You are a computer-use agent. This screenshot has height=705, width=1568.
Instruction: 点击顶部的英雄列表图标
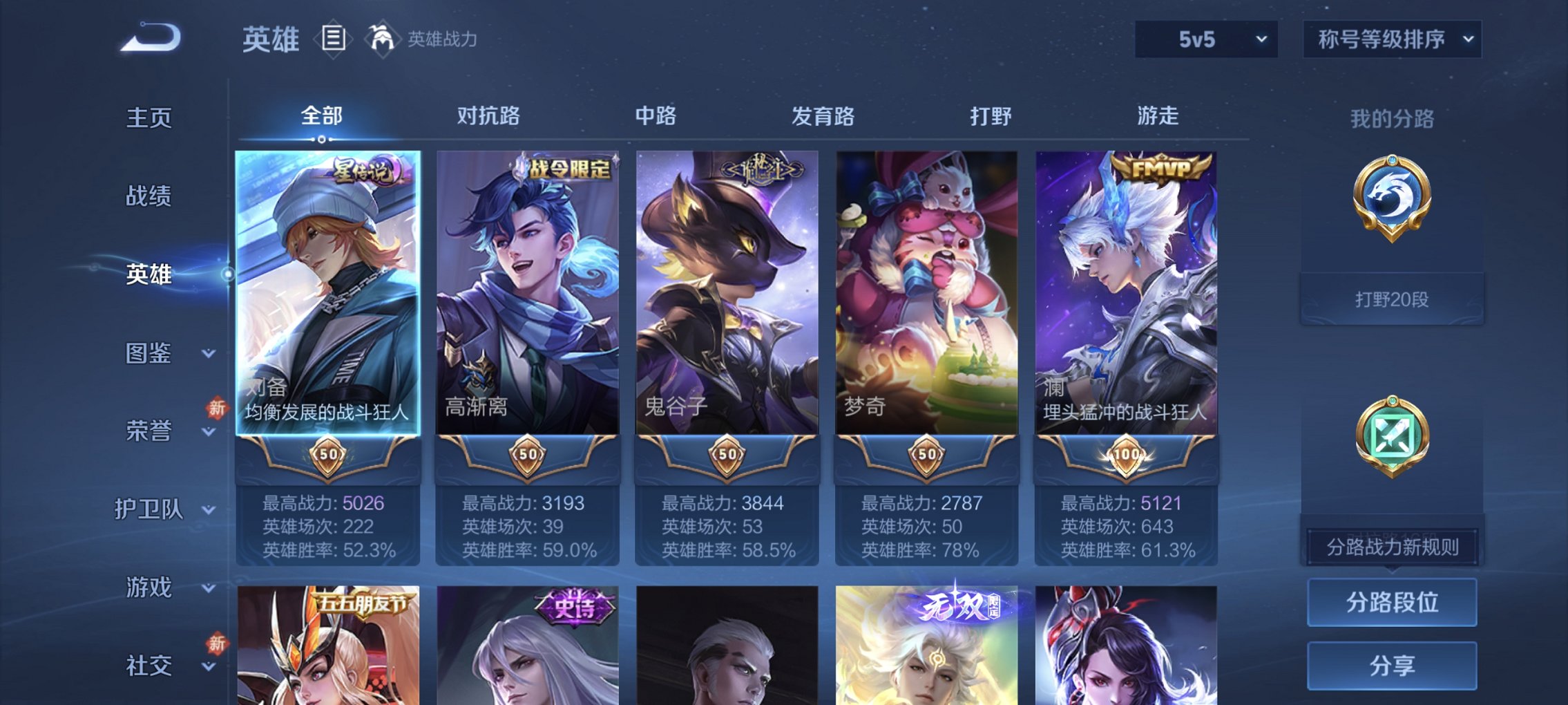pyautogui.click(x=334, y=39)
